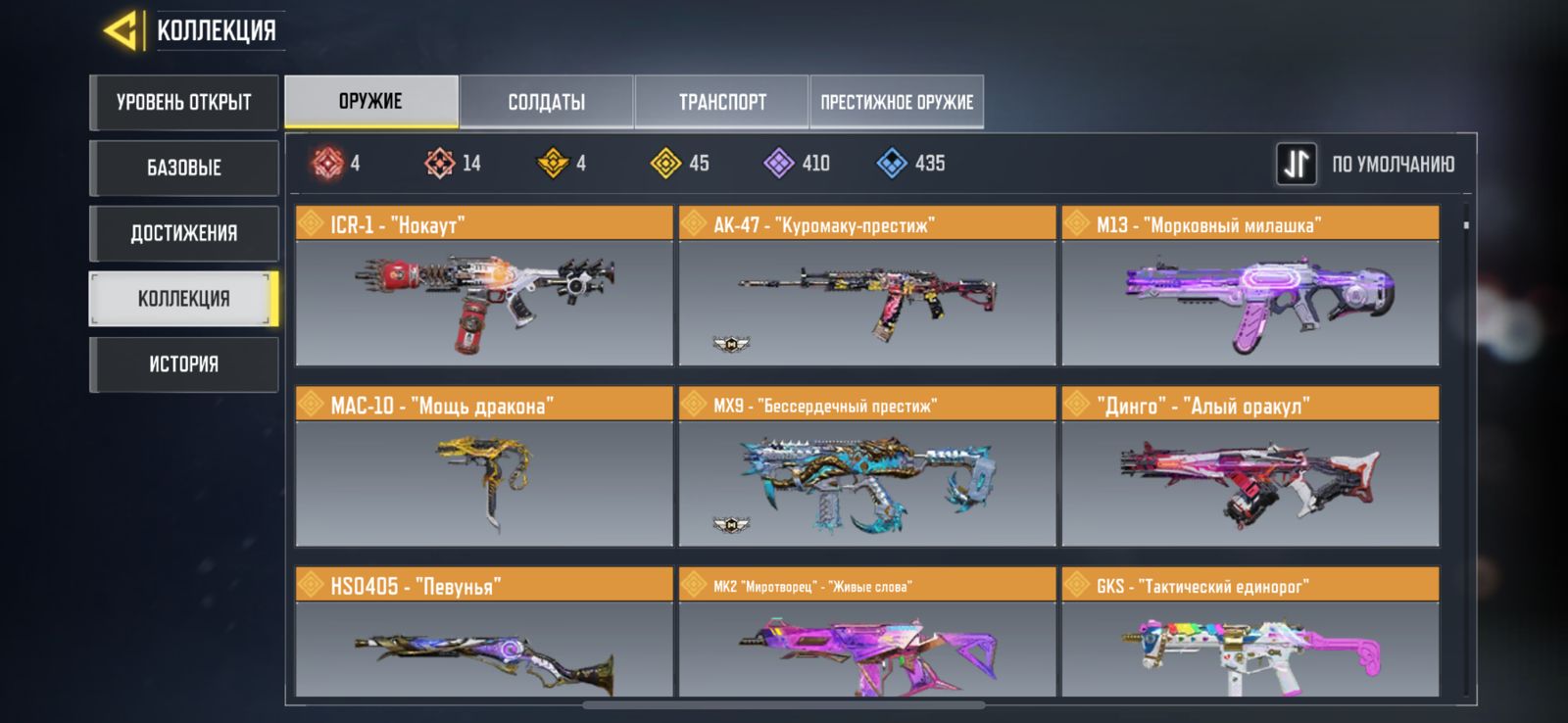
Task: Open the Достижения section
Action: (x=184, y=233)
